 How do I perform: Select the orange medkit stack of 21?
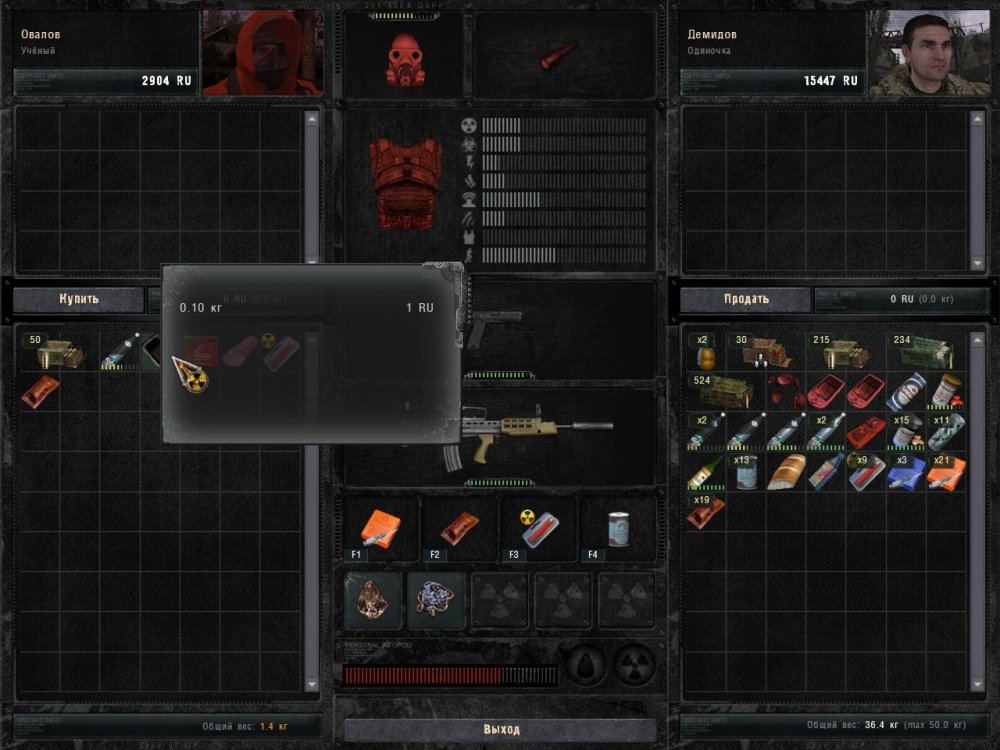pyautogui.click(x=946, y=471)
